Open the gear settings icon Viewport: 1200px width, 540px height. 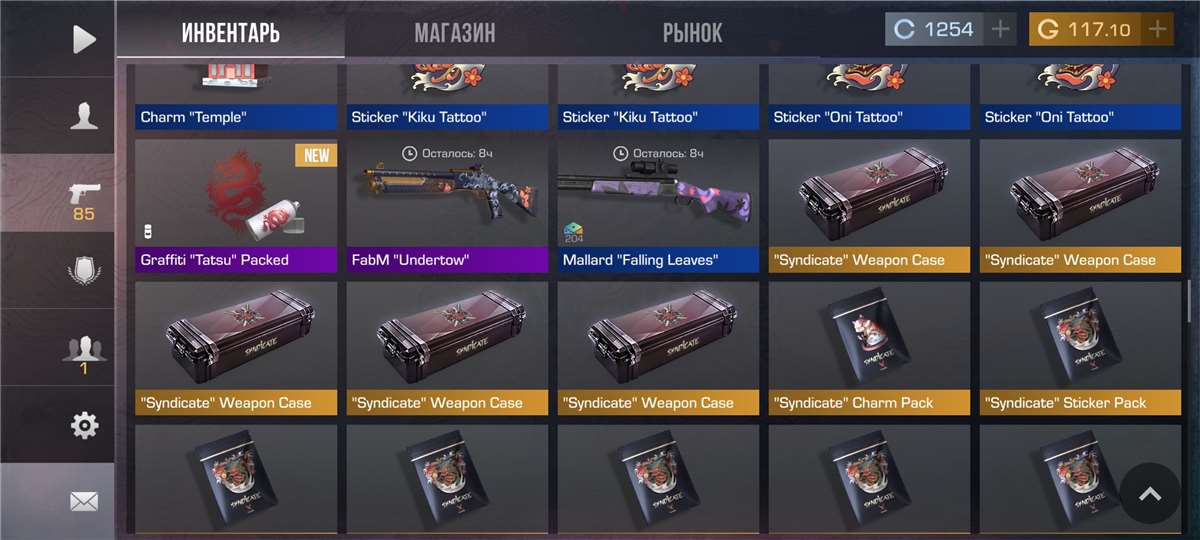coord(84,426)
